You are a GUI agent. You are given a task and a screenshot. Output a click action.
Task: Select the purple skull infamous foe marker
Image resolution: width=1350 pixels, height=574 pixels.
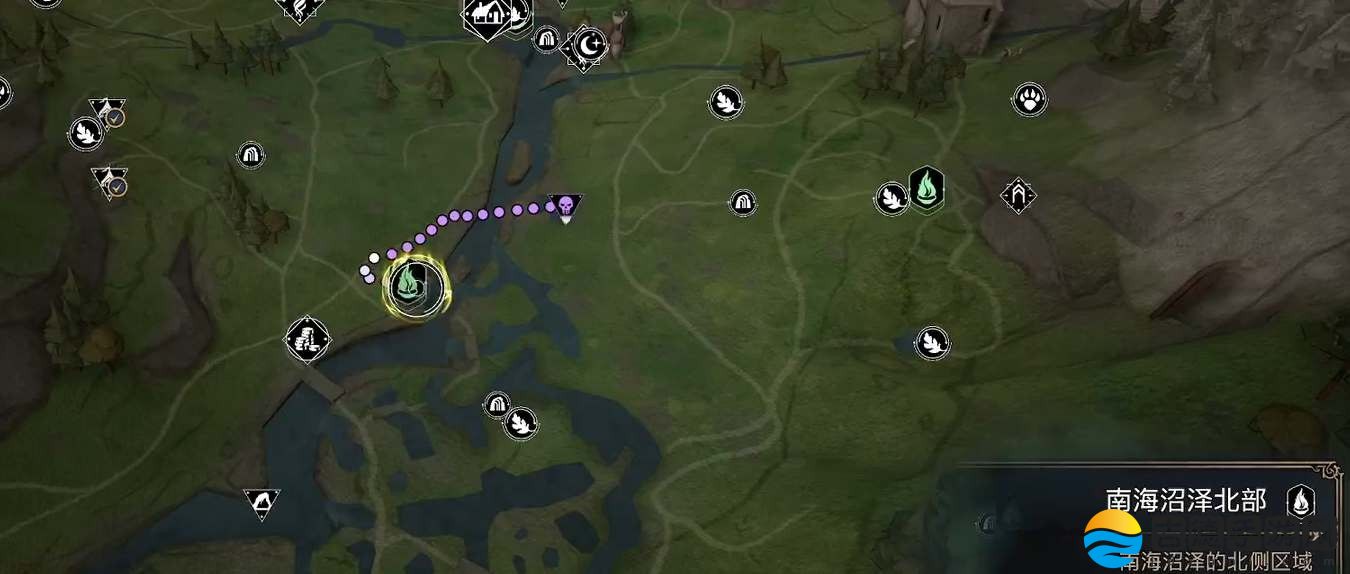click(x=565, y=207)
